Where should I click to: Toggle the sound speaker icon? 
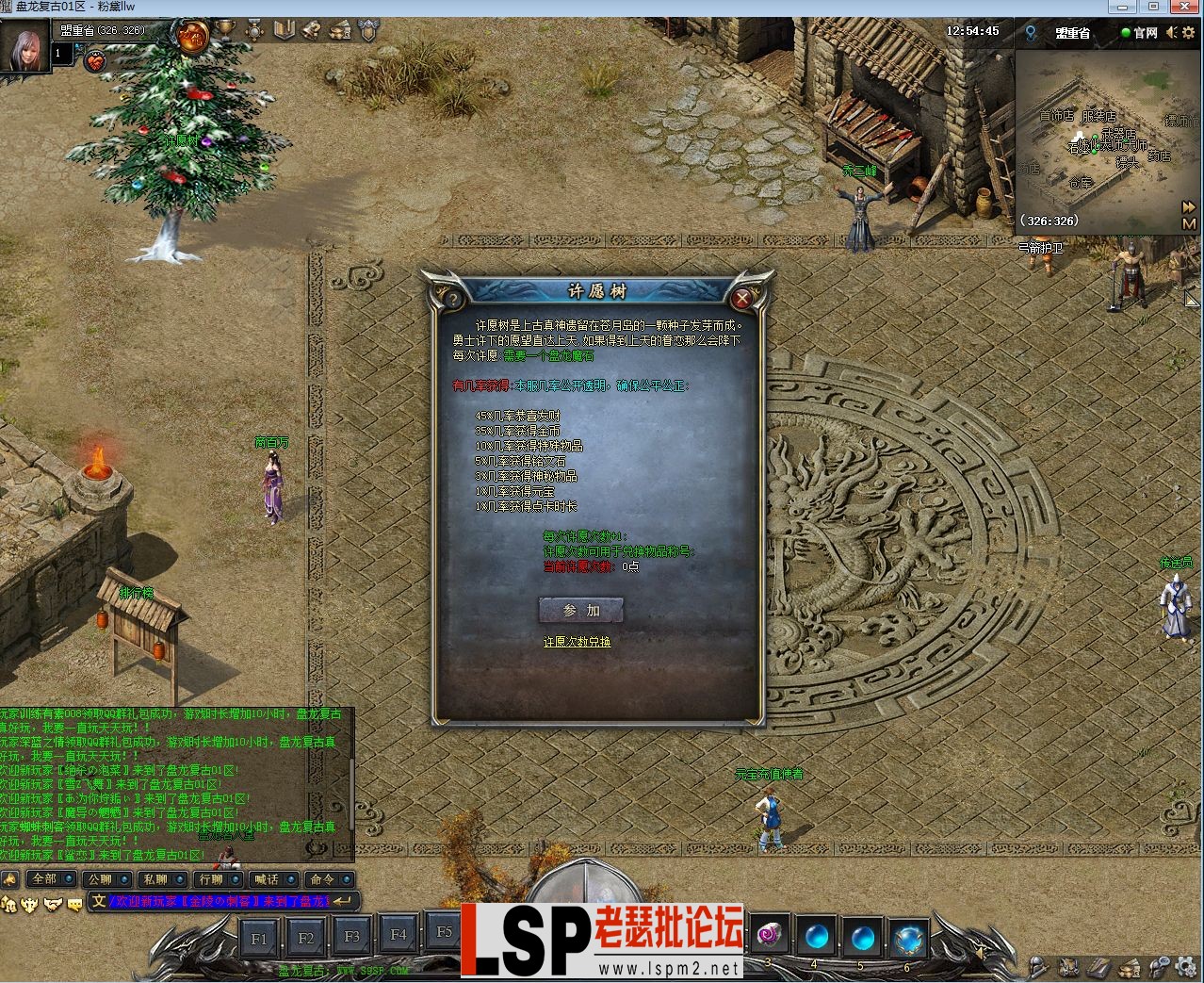point(1171,32)
